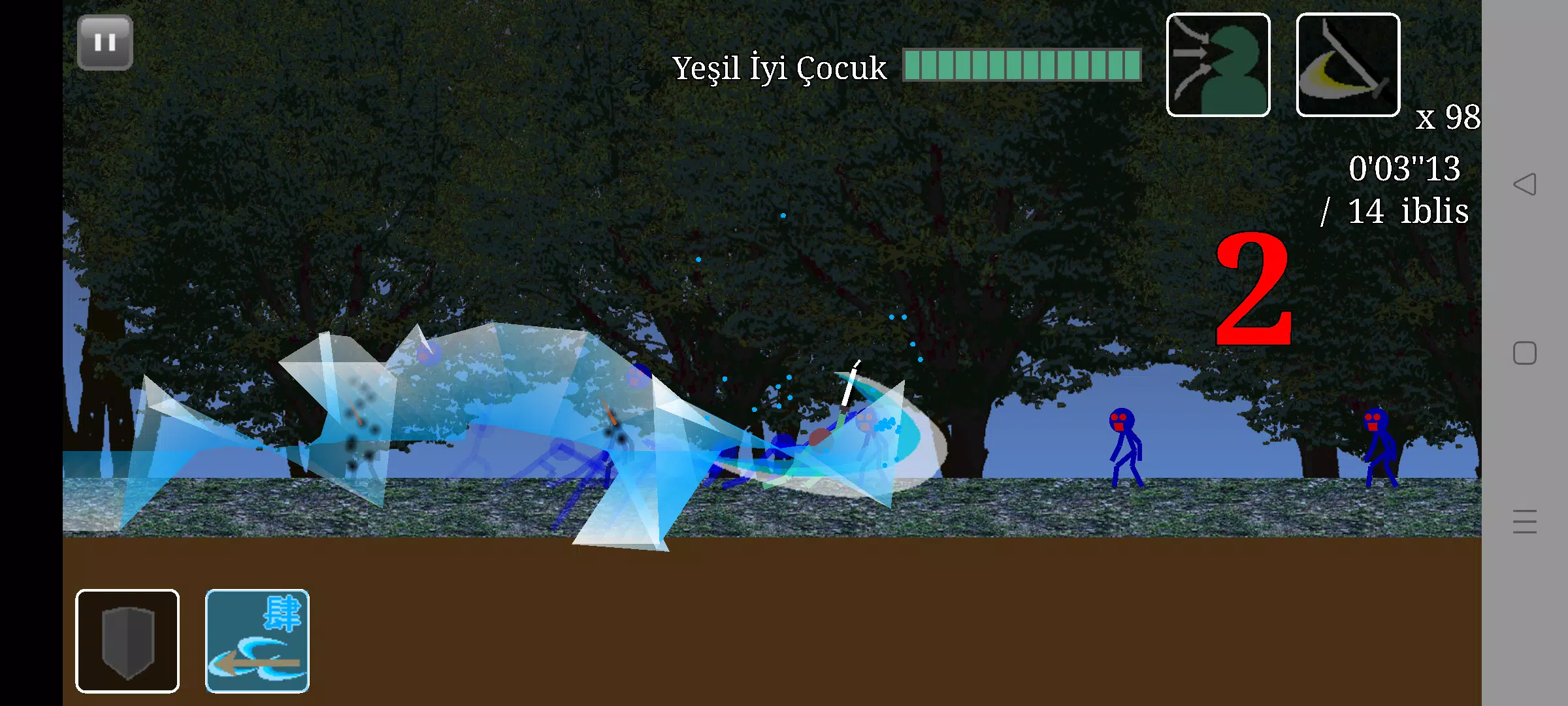The height and width of the screenshot is (706, 1568).
Task: Select the name label Yeşil İyi Çocuk
Action: 779,68
